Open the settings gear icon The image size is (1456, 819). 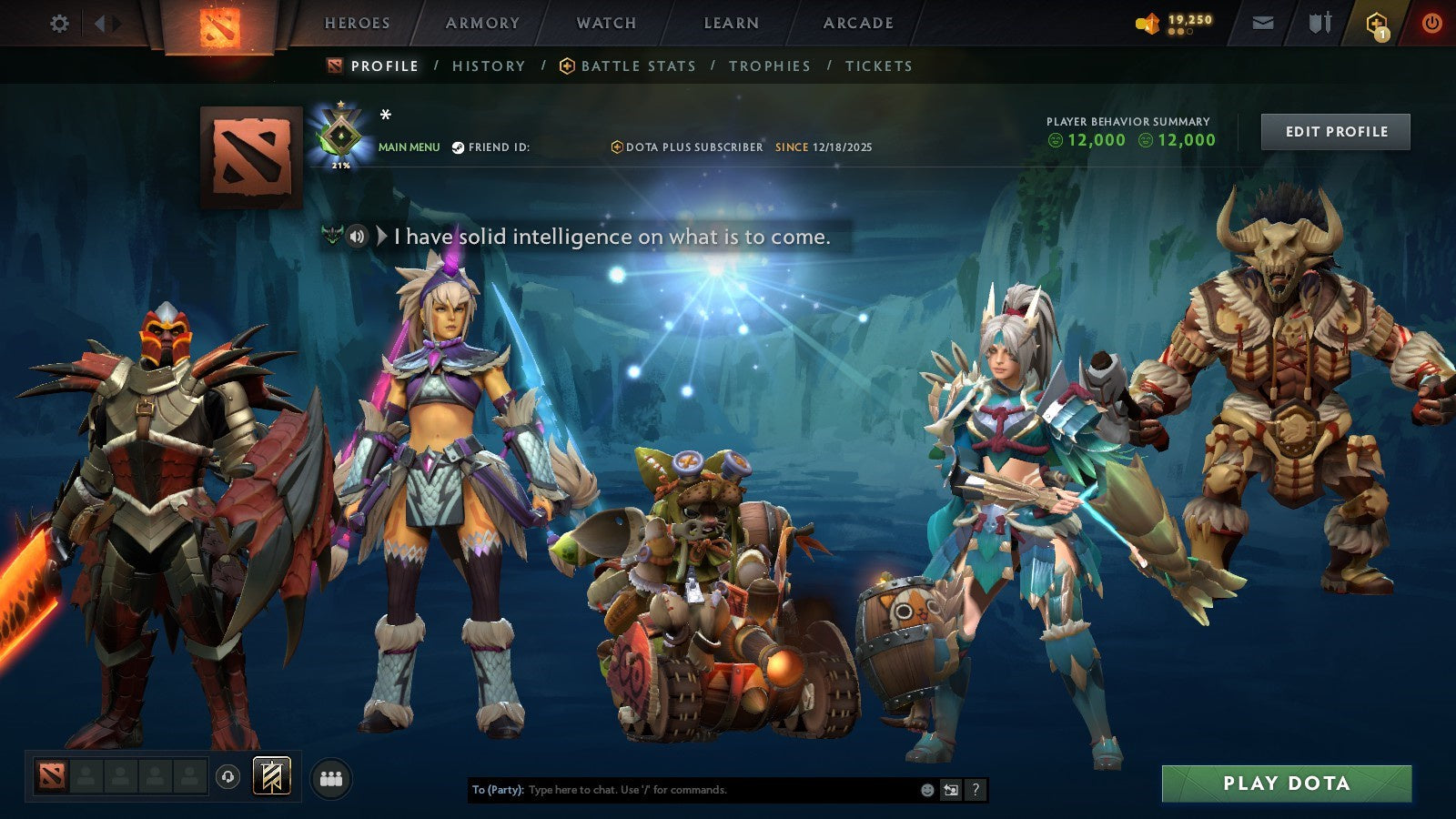(59, 23)
